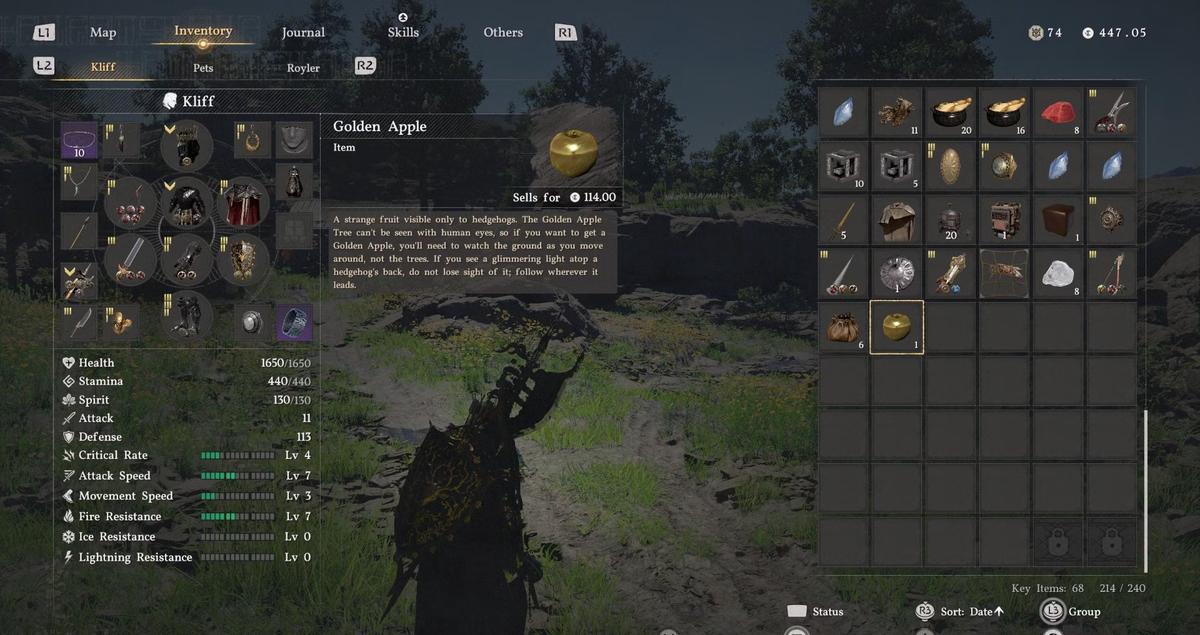Image resolution: width=1200 pixels, height=635 pixels.
Task: Open the Journal tab
Action: point(303,32)
